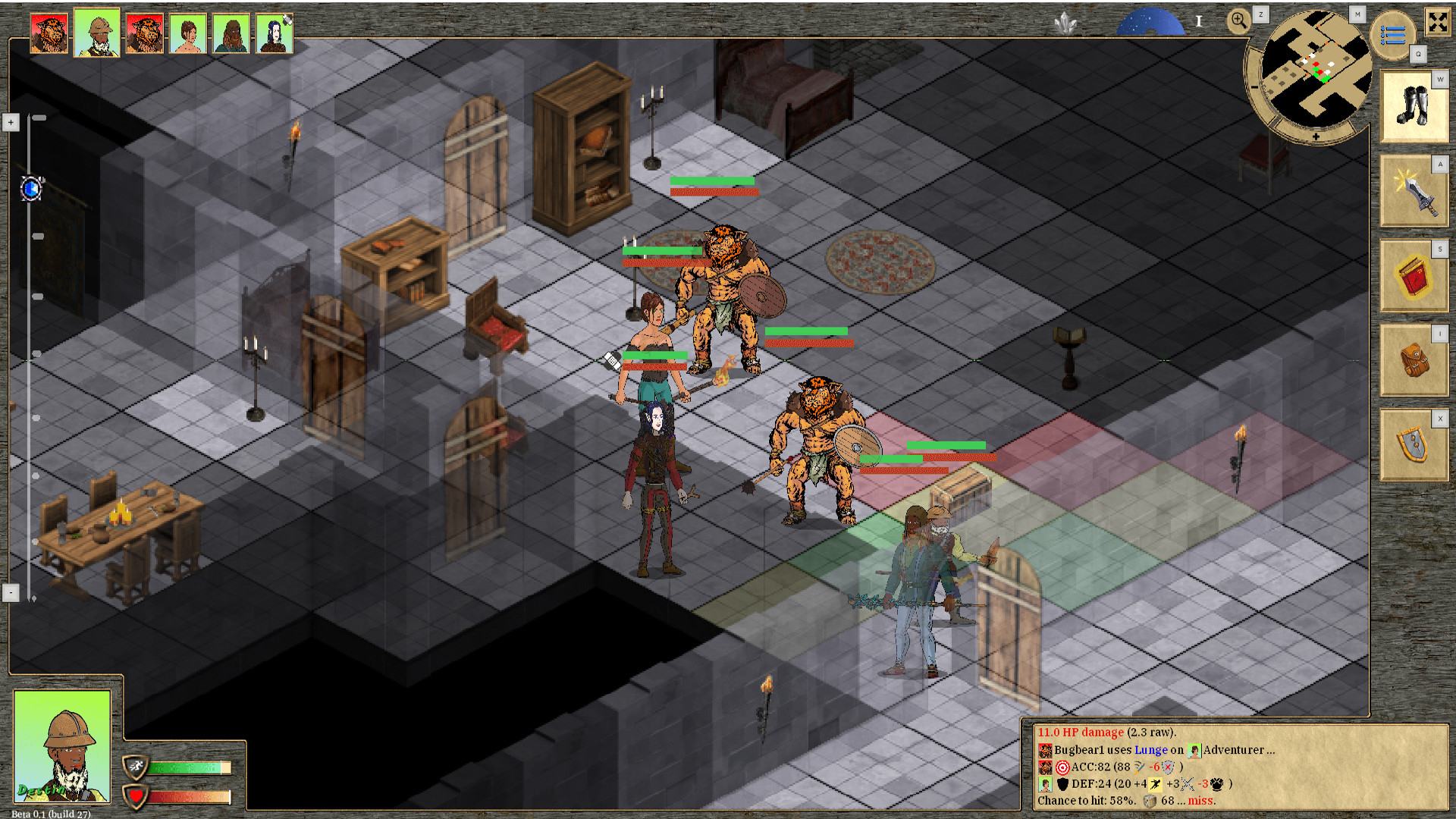
Task: Select the Attack sword icon in right sidebar
Action: click(x=1413, y=190)
